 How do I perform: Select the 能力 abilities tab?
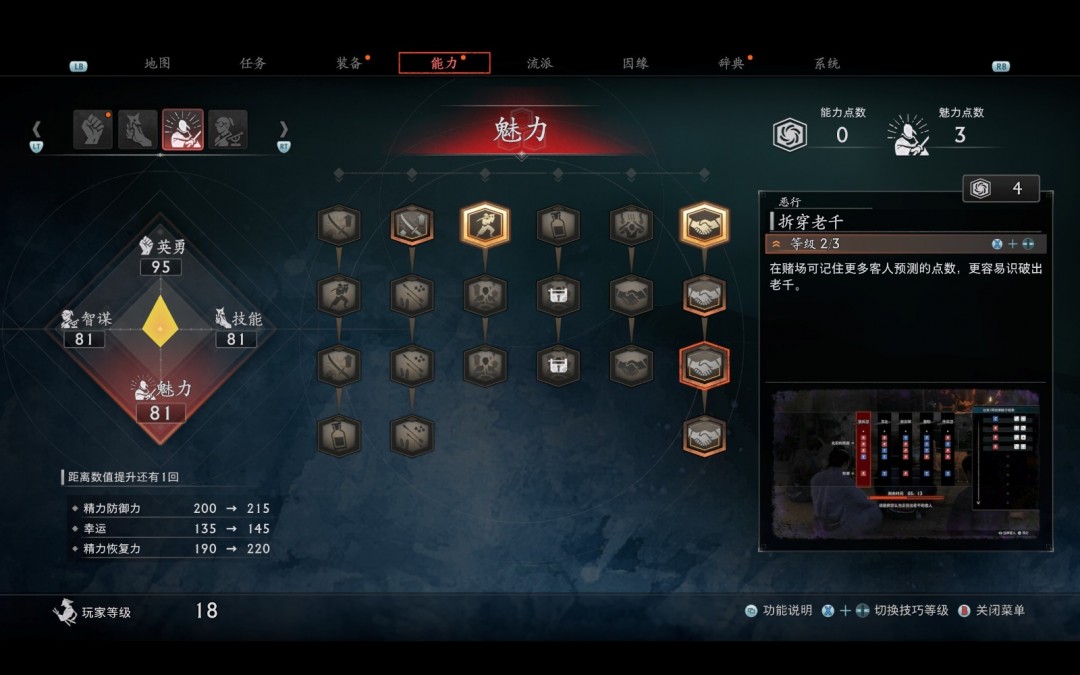(x=444, y=63)
